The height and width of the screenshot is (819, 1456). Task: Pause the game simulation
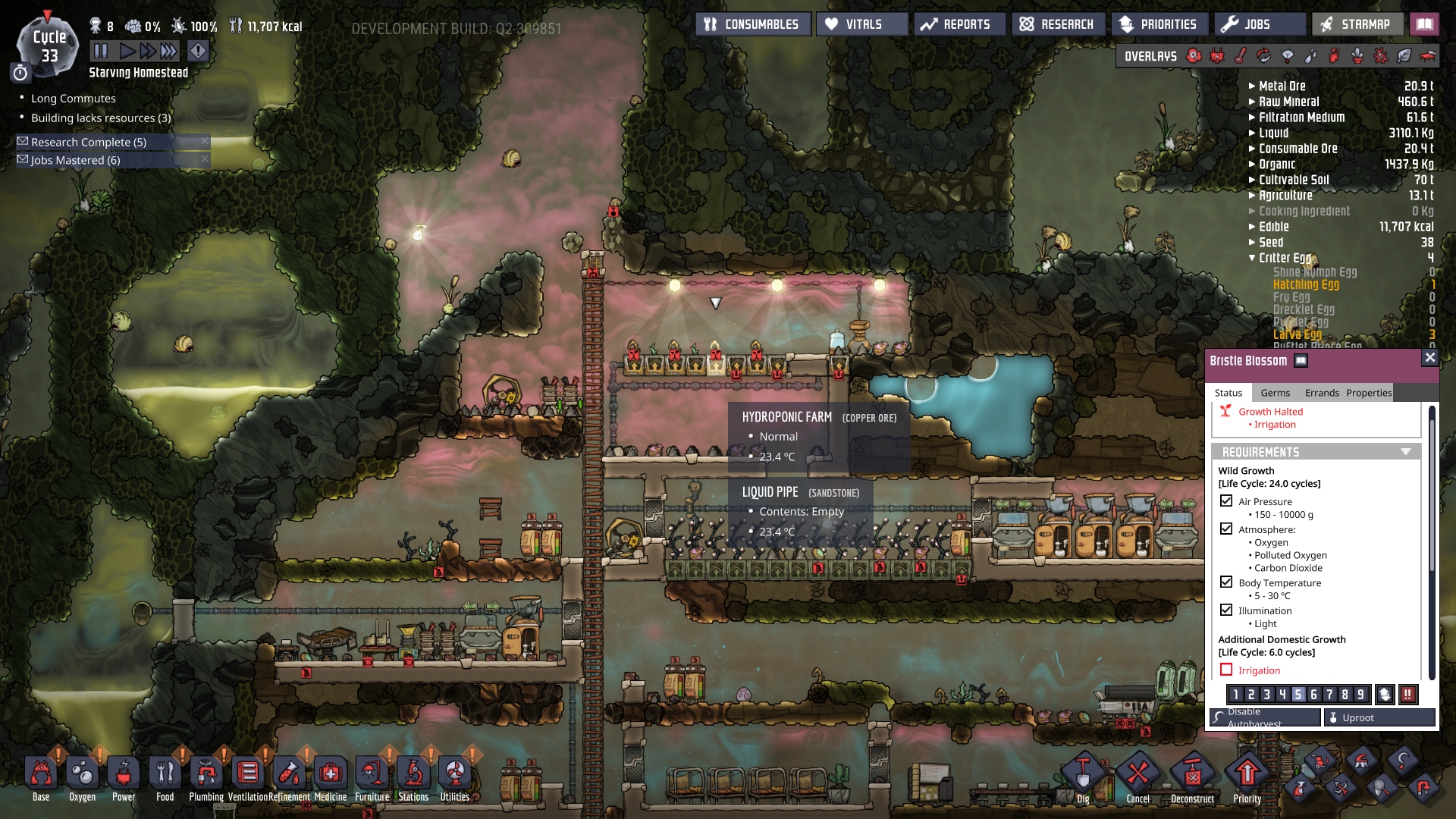[x=101, y=51]
